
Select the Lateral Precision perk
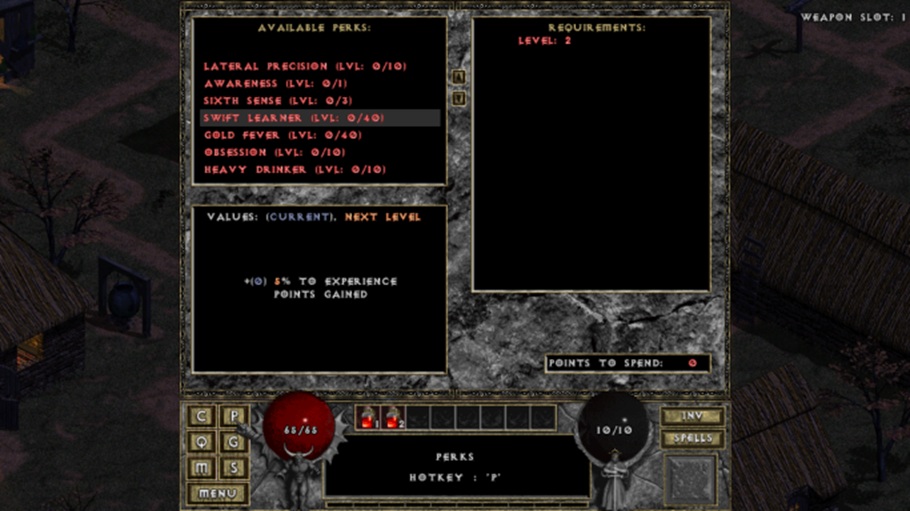point(305,67)
